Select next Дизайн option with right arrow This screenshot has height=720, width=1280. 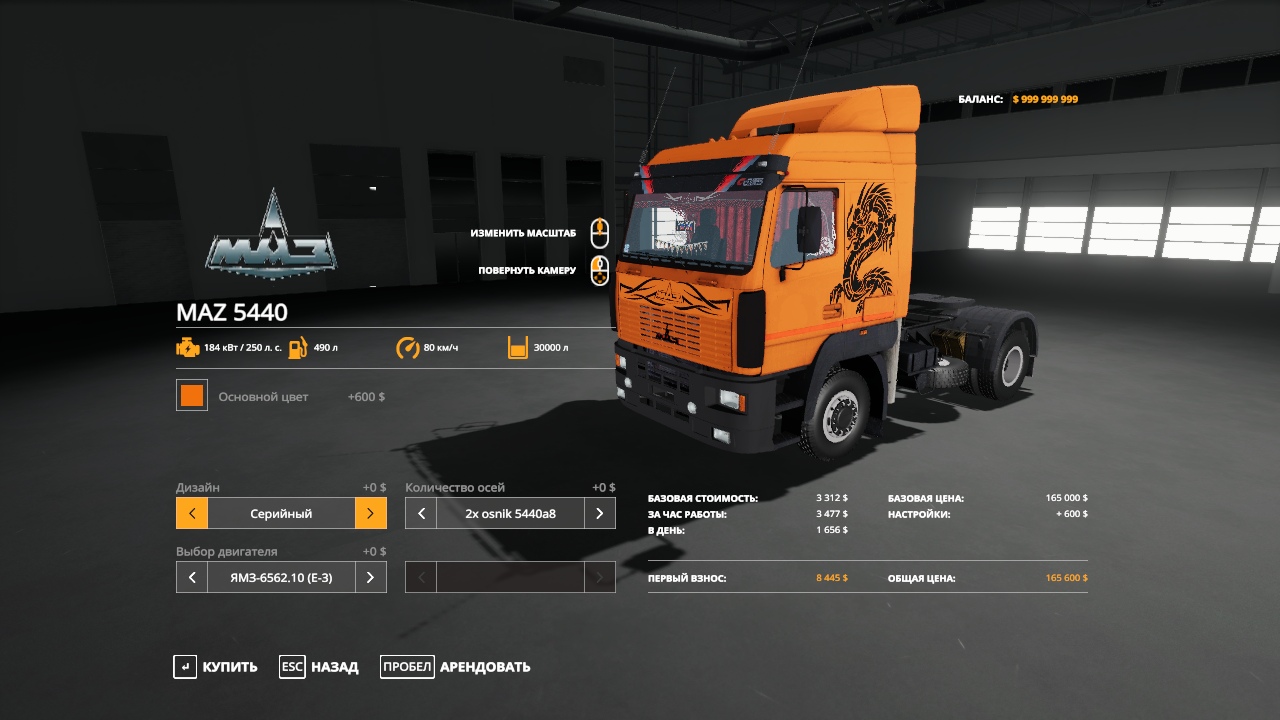coord(370,514)
